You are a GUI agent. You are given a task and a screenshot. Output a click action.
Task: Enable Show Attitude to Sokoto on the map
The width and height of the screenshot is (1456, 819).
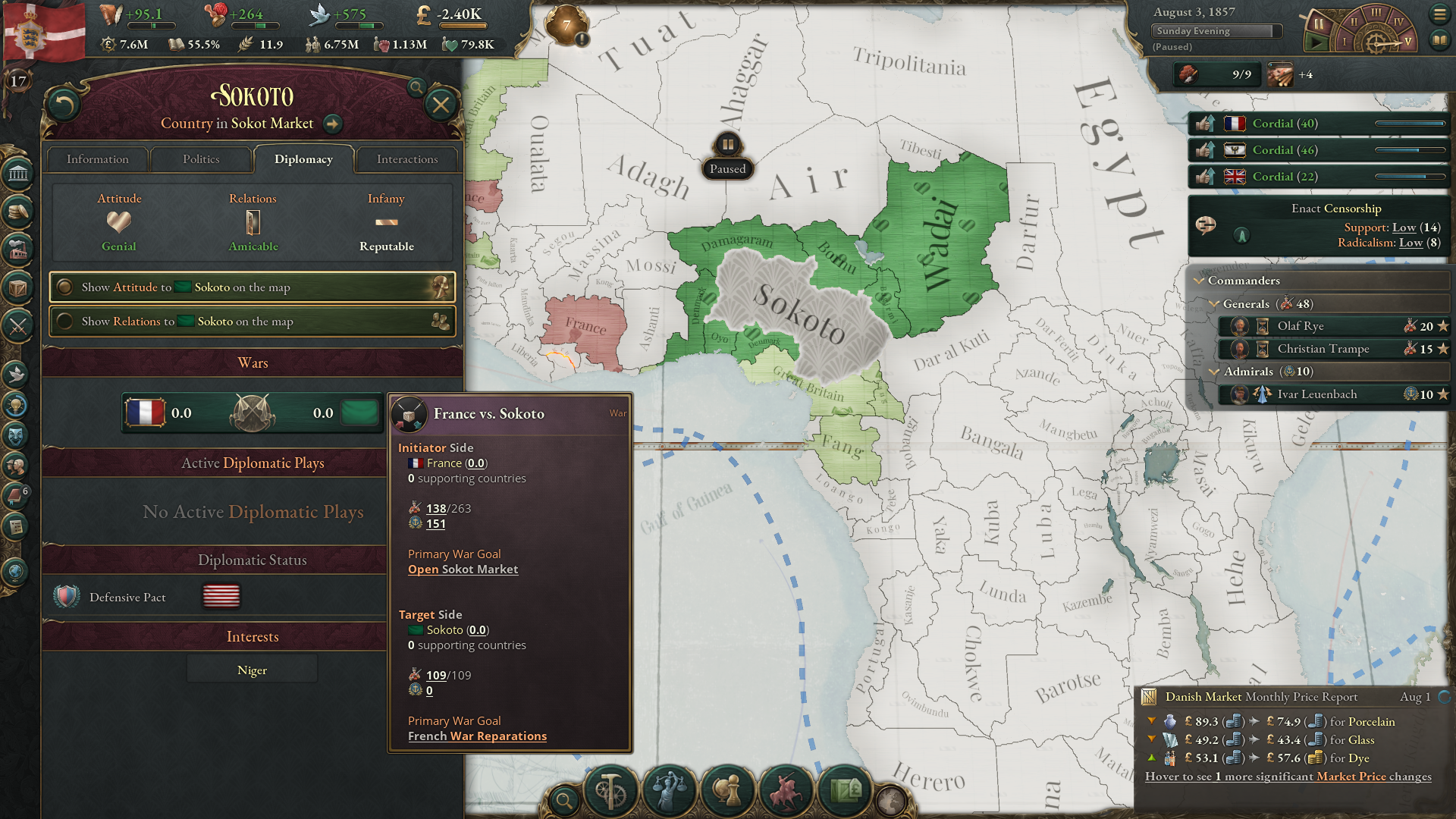coord(252,287)
